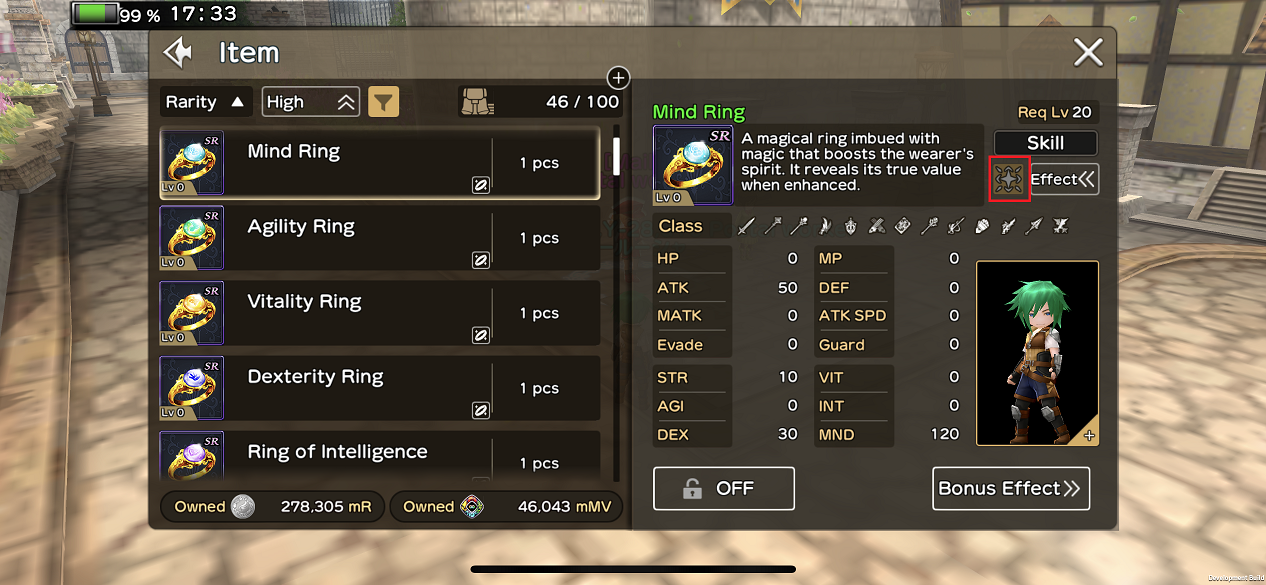Close the Item window
This screenshot has width=1266, height=585.
pos(1088,52)
